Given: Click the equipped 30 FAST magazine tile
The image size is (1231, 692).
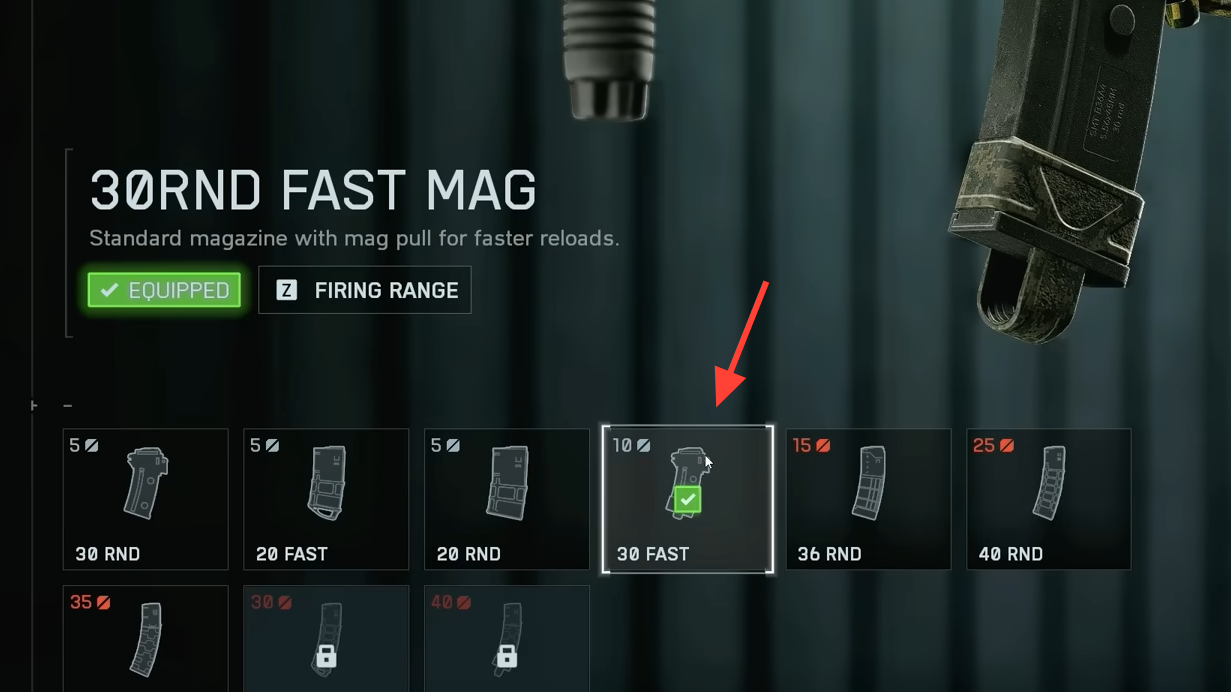Looking at the screenshot, I should (x=688, y=499).
